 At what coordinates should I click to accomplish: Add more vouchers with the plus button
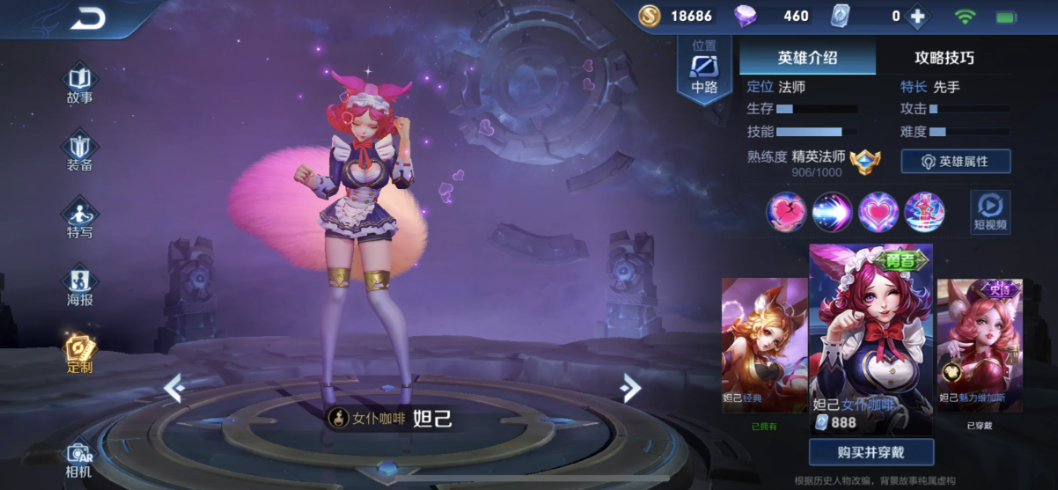coord(916,16)
